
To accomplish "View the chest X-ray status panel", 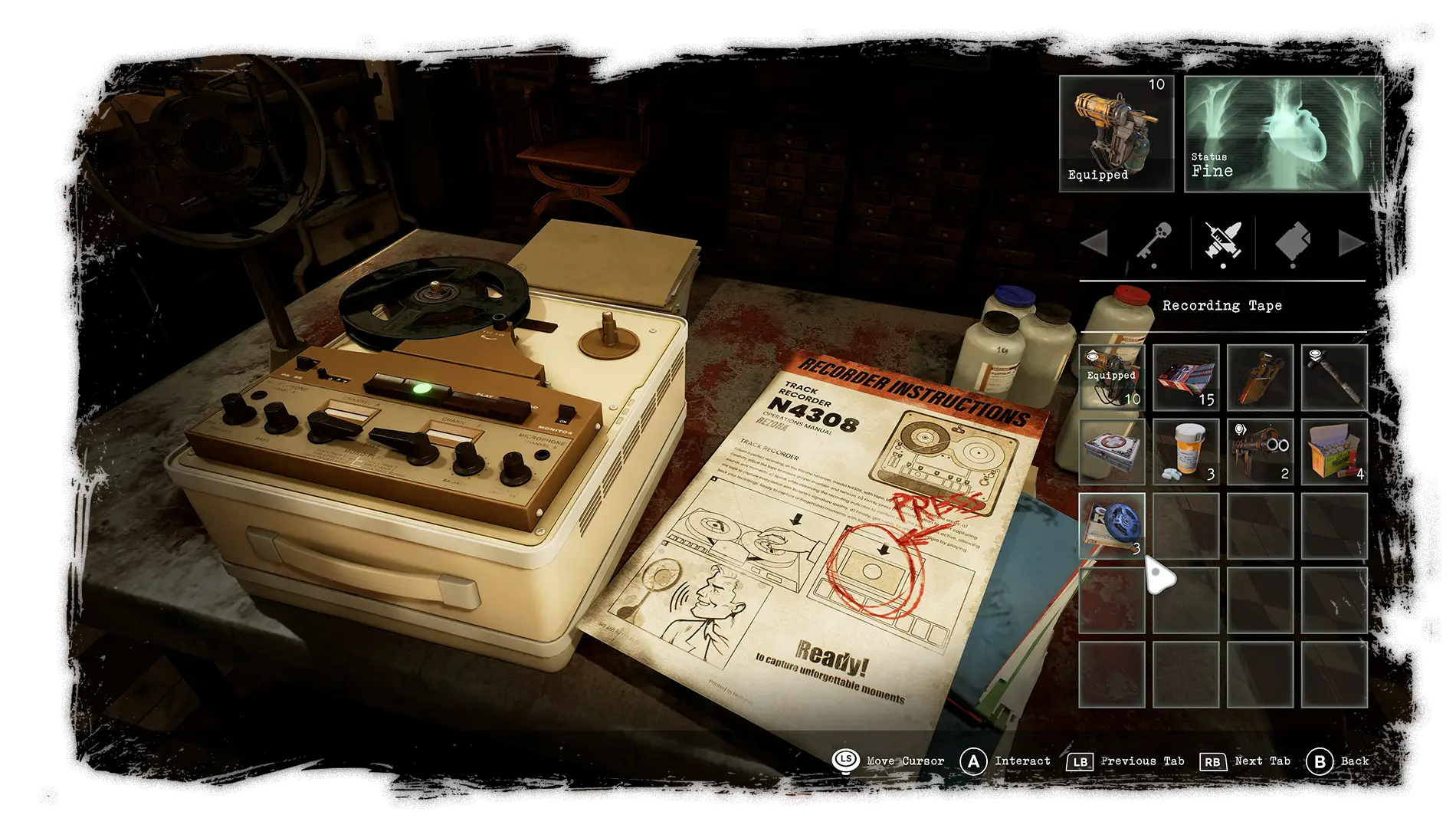I will tap(1284, 133).
